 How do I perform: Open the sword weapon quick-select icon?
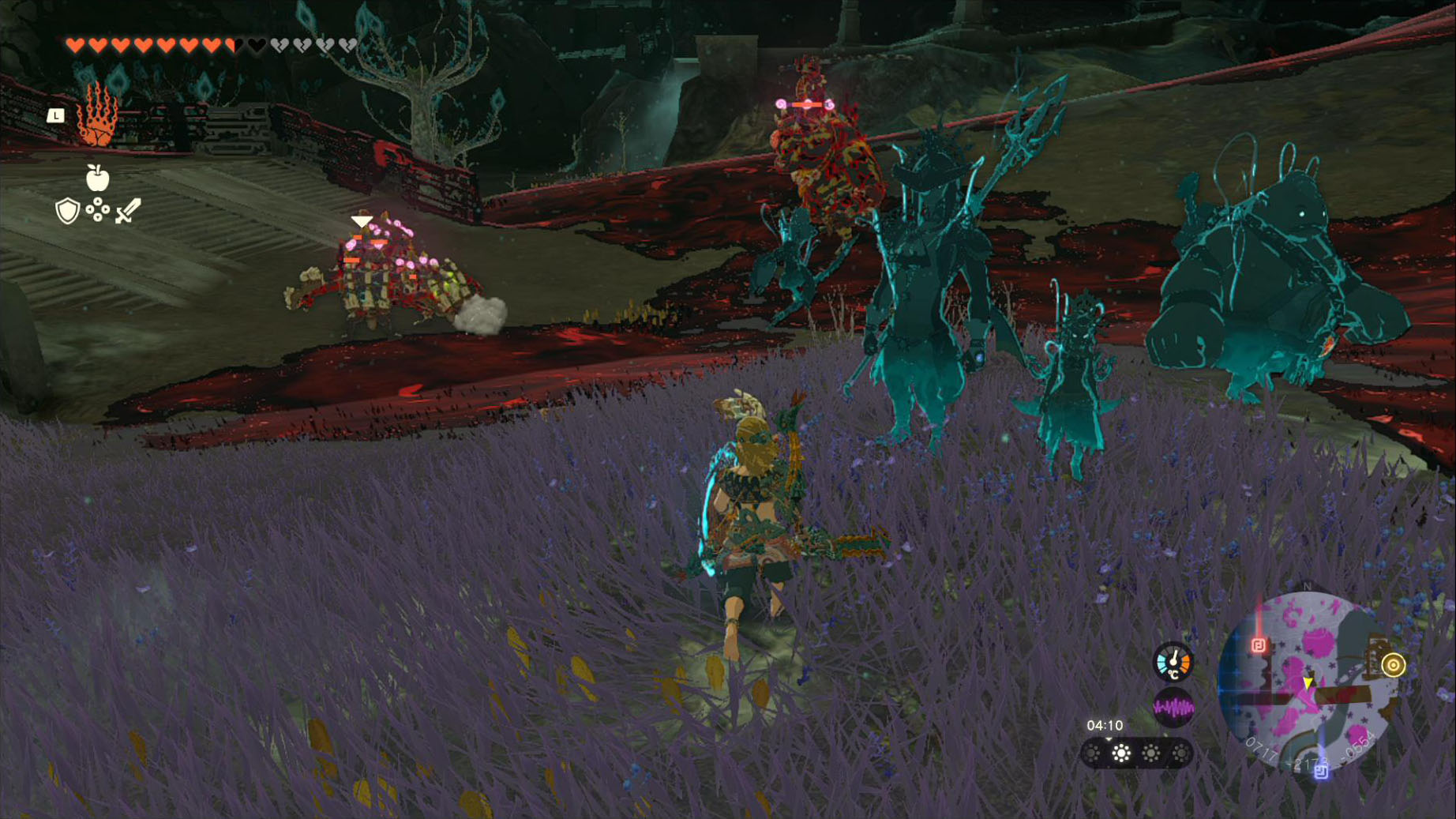pyautogui.click(x=127, y=211)
